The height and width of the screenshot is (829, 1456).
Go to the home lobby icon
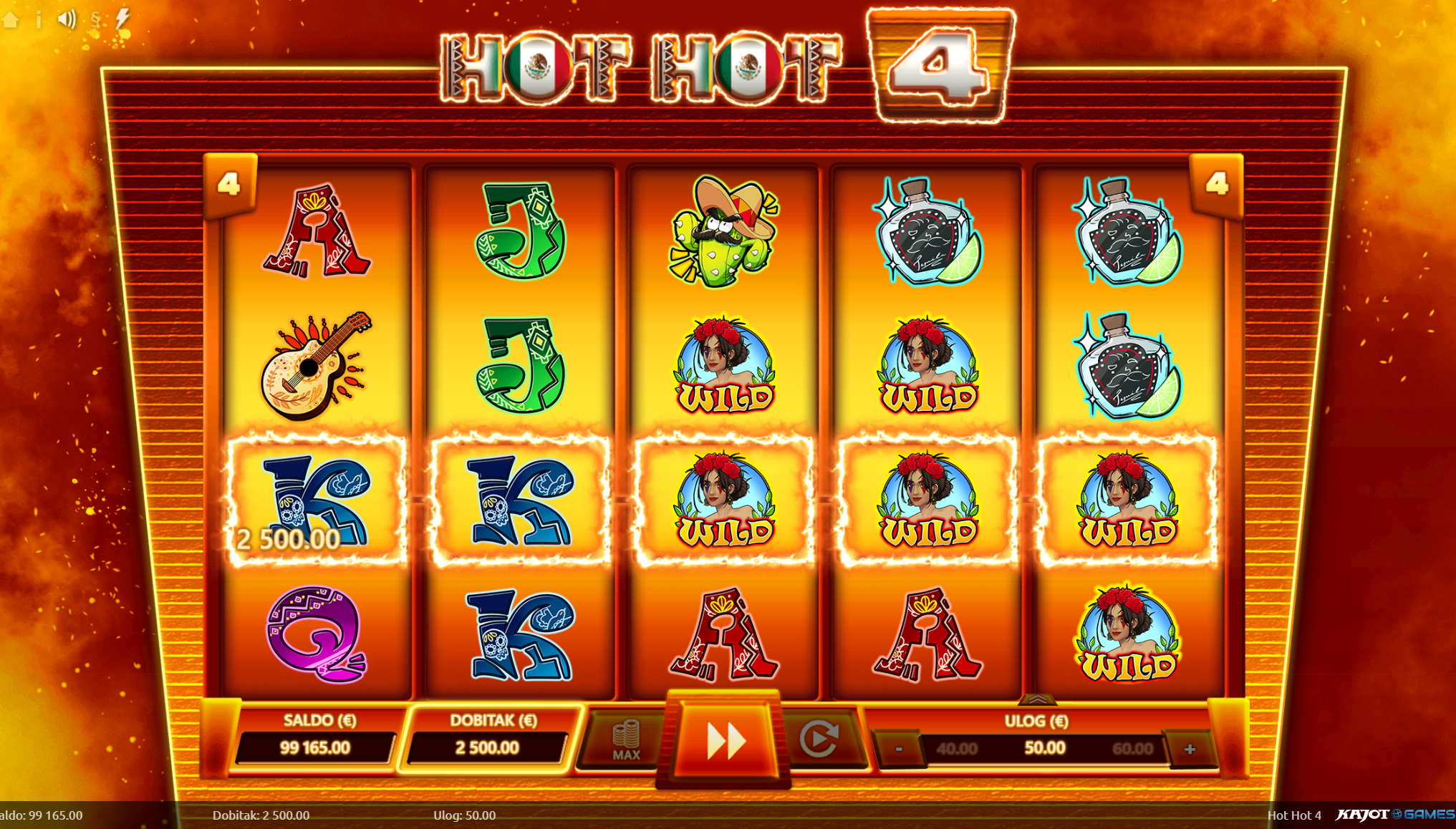coord(10,19)
